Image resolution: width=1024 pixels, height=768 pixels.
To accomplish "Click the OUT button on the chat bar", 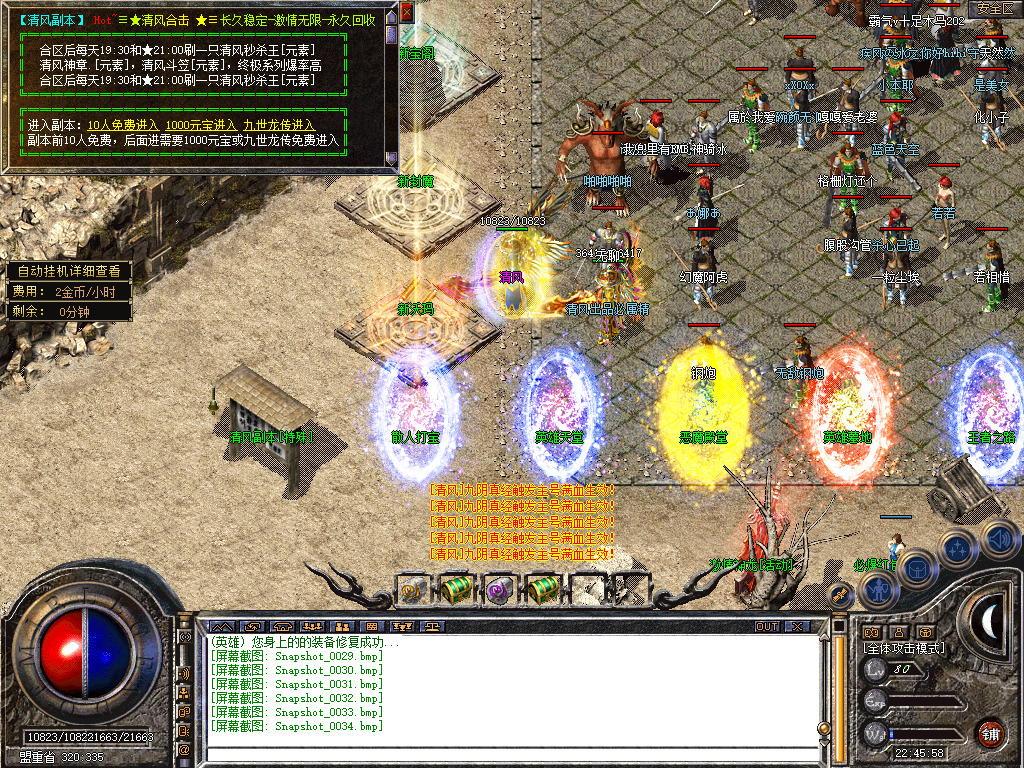I will point(766,626).
